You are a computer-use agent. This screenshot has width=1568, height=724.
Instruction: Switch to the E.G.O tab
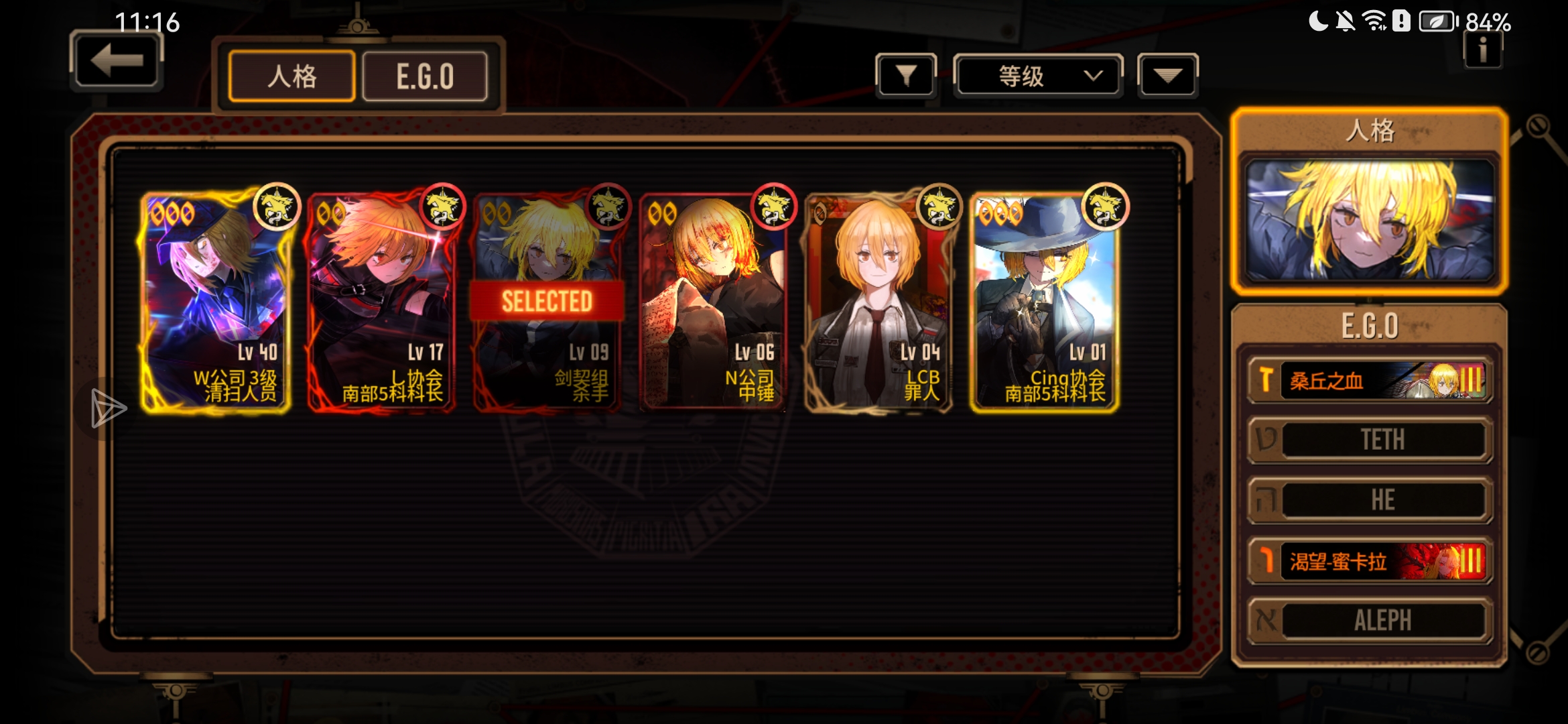coord(425,76)
